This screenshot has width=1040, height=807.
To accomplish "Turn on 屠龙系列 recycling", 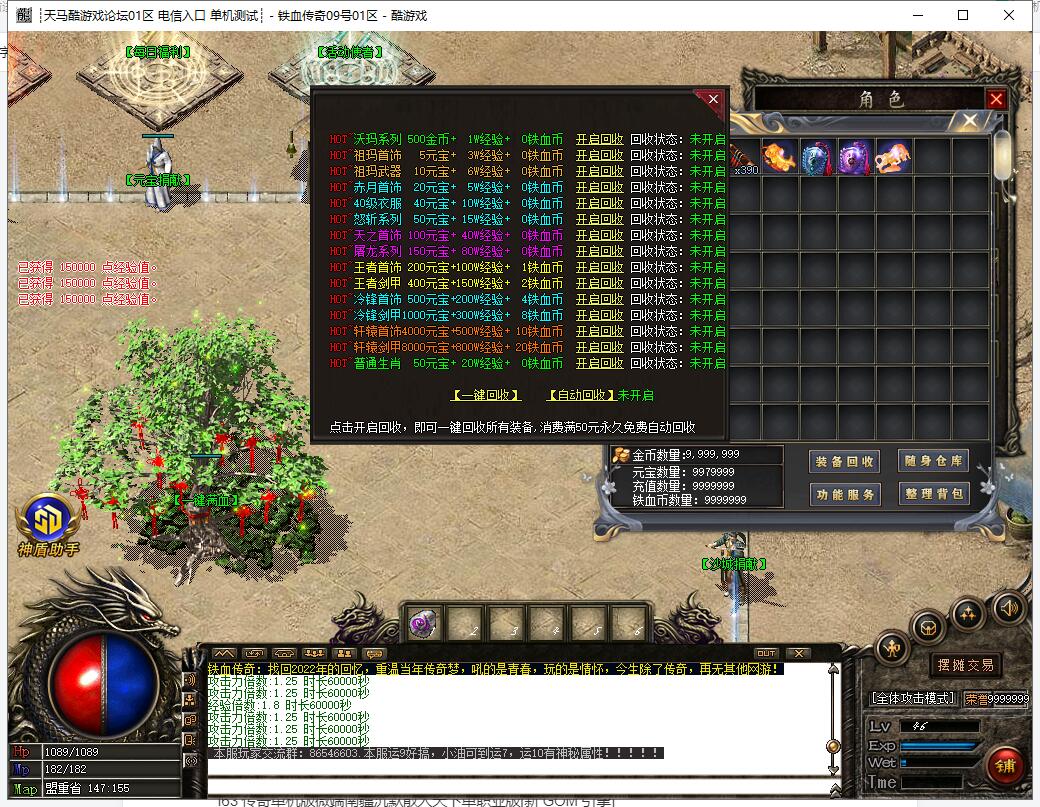I will pos(599,252).
